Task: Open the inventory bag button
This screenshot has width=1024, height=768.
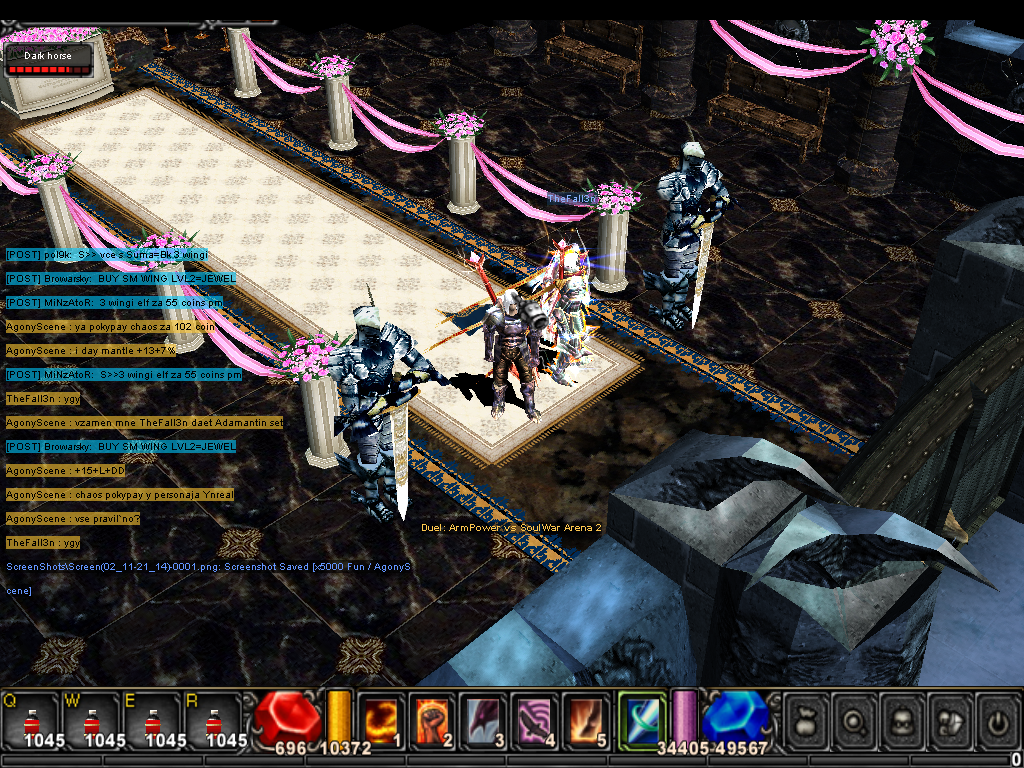Action: (x=806, y=719)
